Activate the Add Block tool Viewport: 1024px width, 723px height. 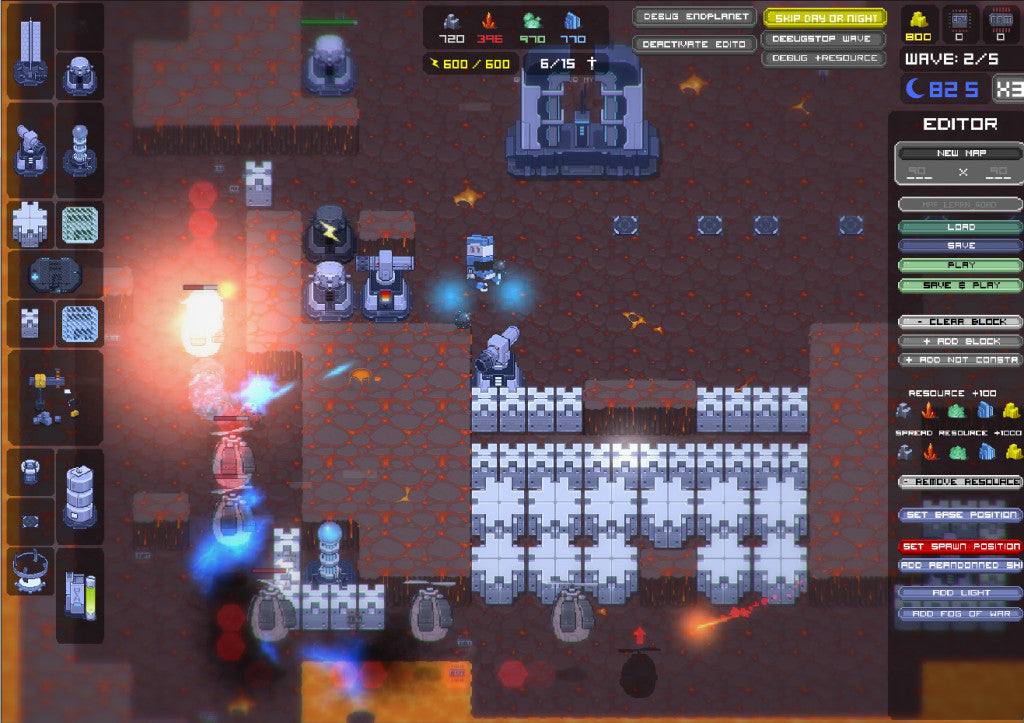pyautogui.click(x=959, y=341)
